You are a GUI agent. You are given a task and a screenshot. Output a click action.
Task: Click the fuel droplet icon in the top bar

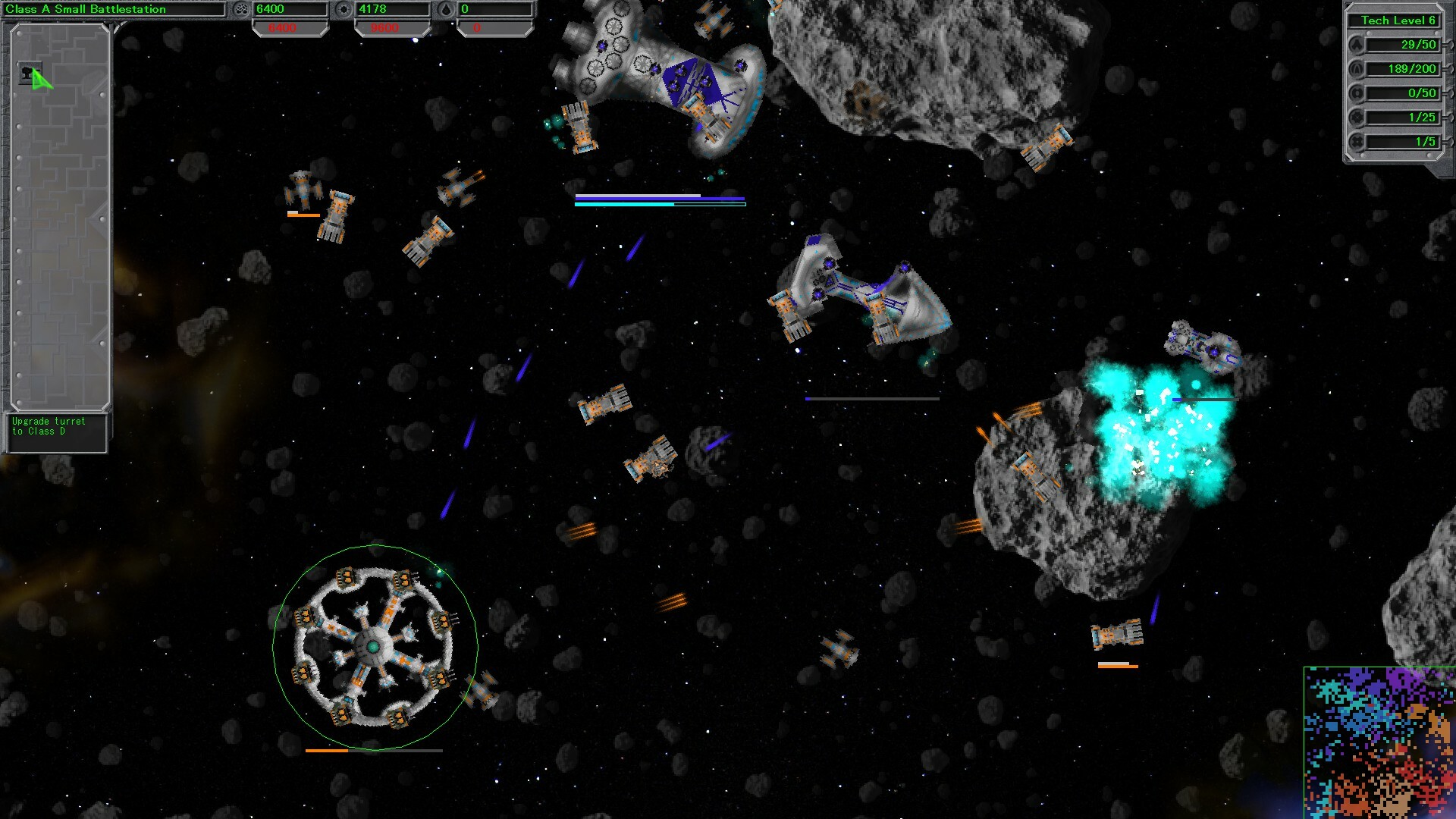(447, 10)
